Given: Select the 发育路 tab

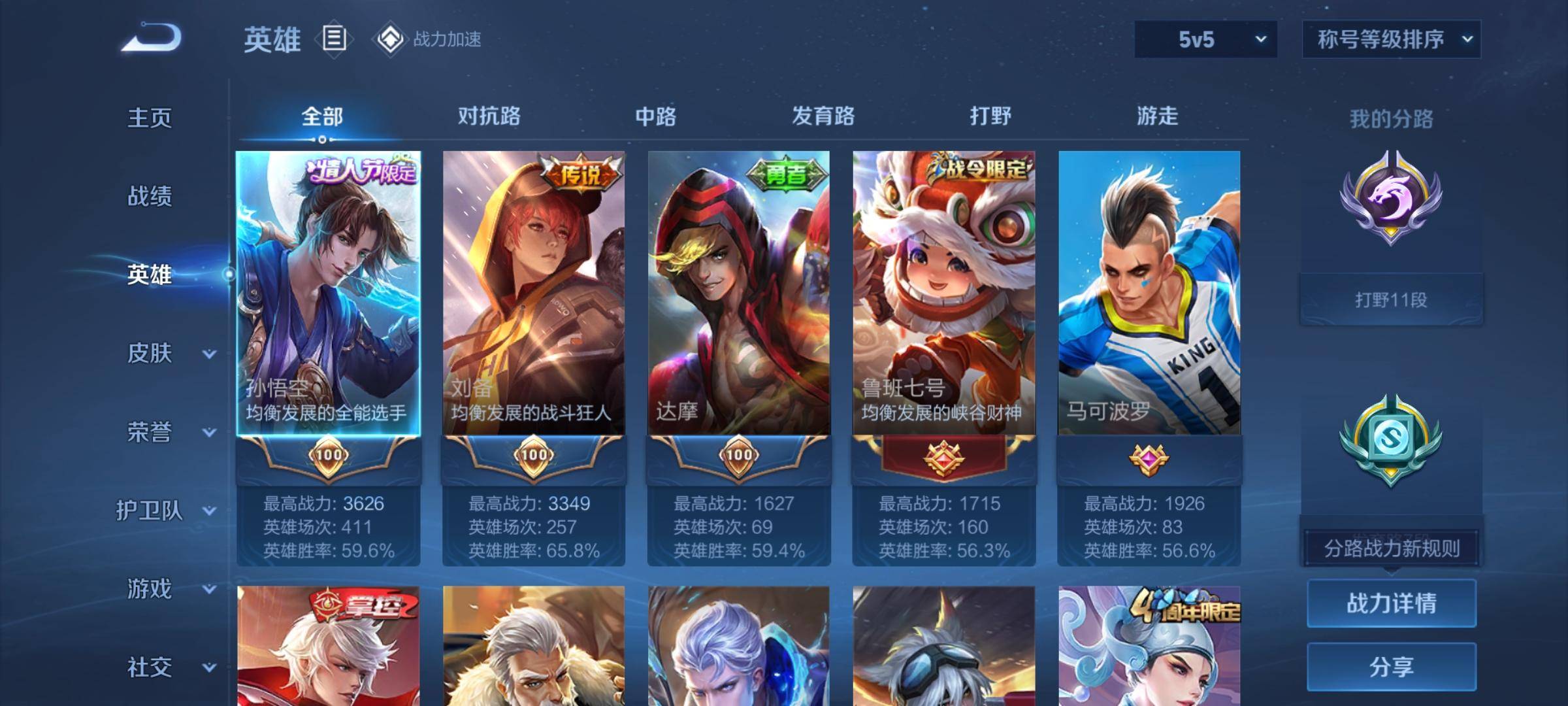Looking at the screenshot, I should (x=823, y=116).
